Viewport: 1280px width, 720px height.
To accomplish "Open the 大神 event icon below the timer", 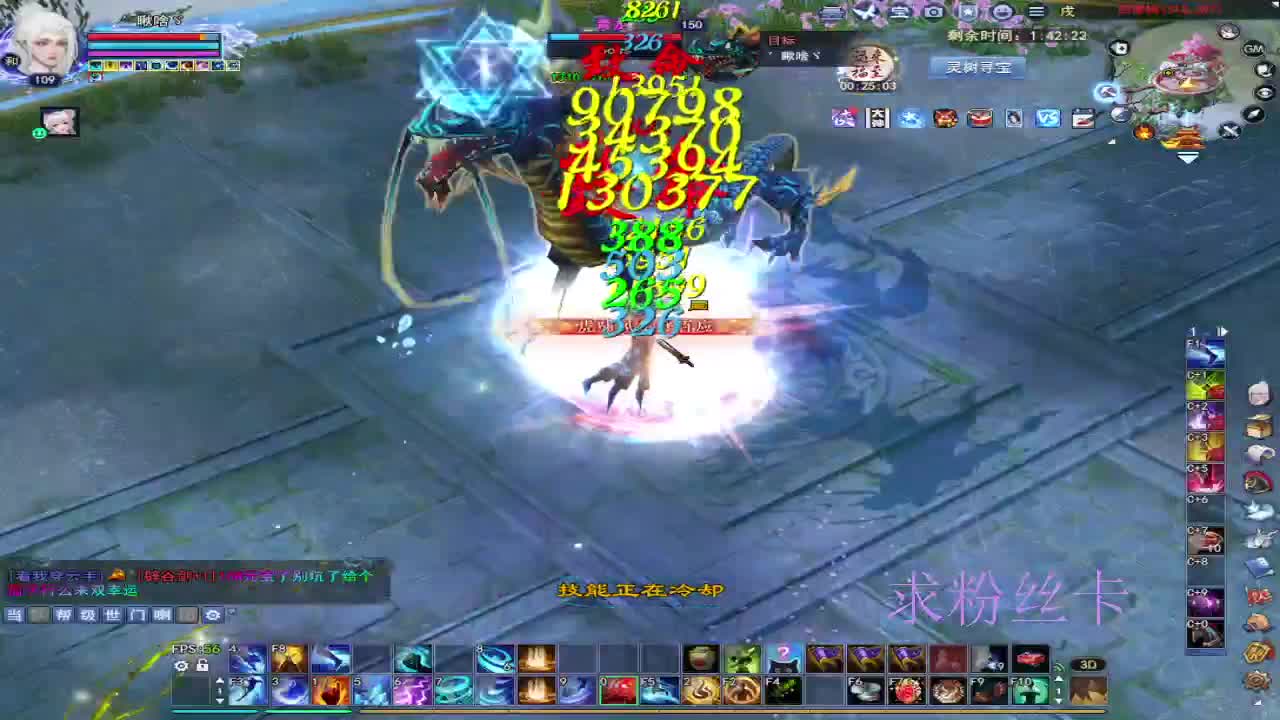I will pyautogui.click(x=878, y=118).
